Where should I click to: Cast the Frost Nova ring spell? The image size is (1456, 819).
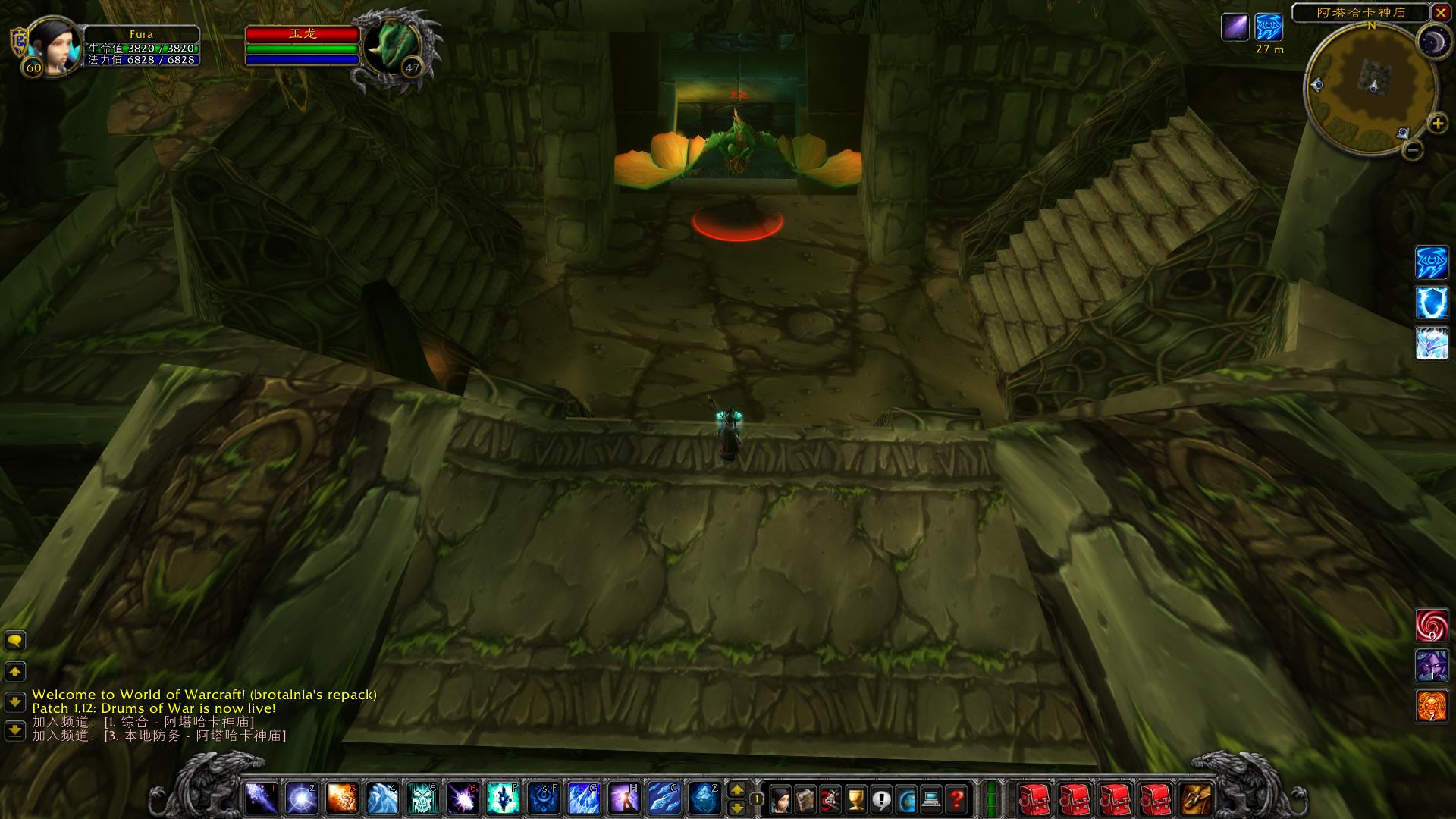point(302,799)
